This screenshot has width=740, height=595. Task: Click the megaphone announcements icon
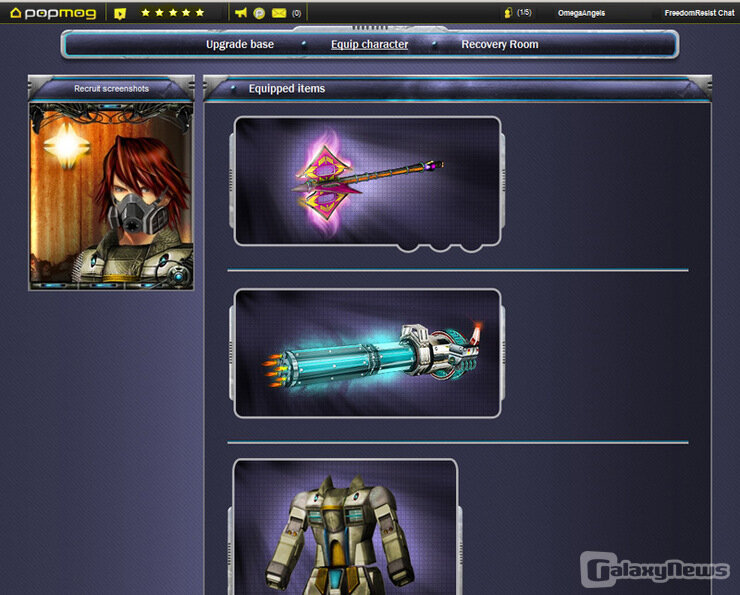tap(241, 13)
